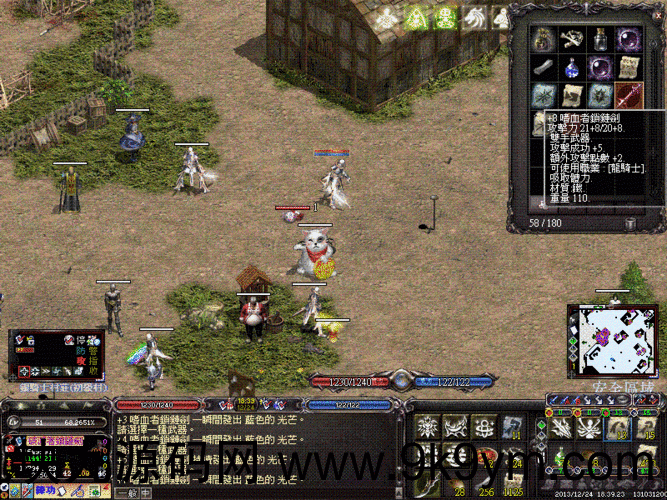Select the gray metal bar item
This screenshot has width=667, height=500.
click(543, 68)
